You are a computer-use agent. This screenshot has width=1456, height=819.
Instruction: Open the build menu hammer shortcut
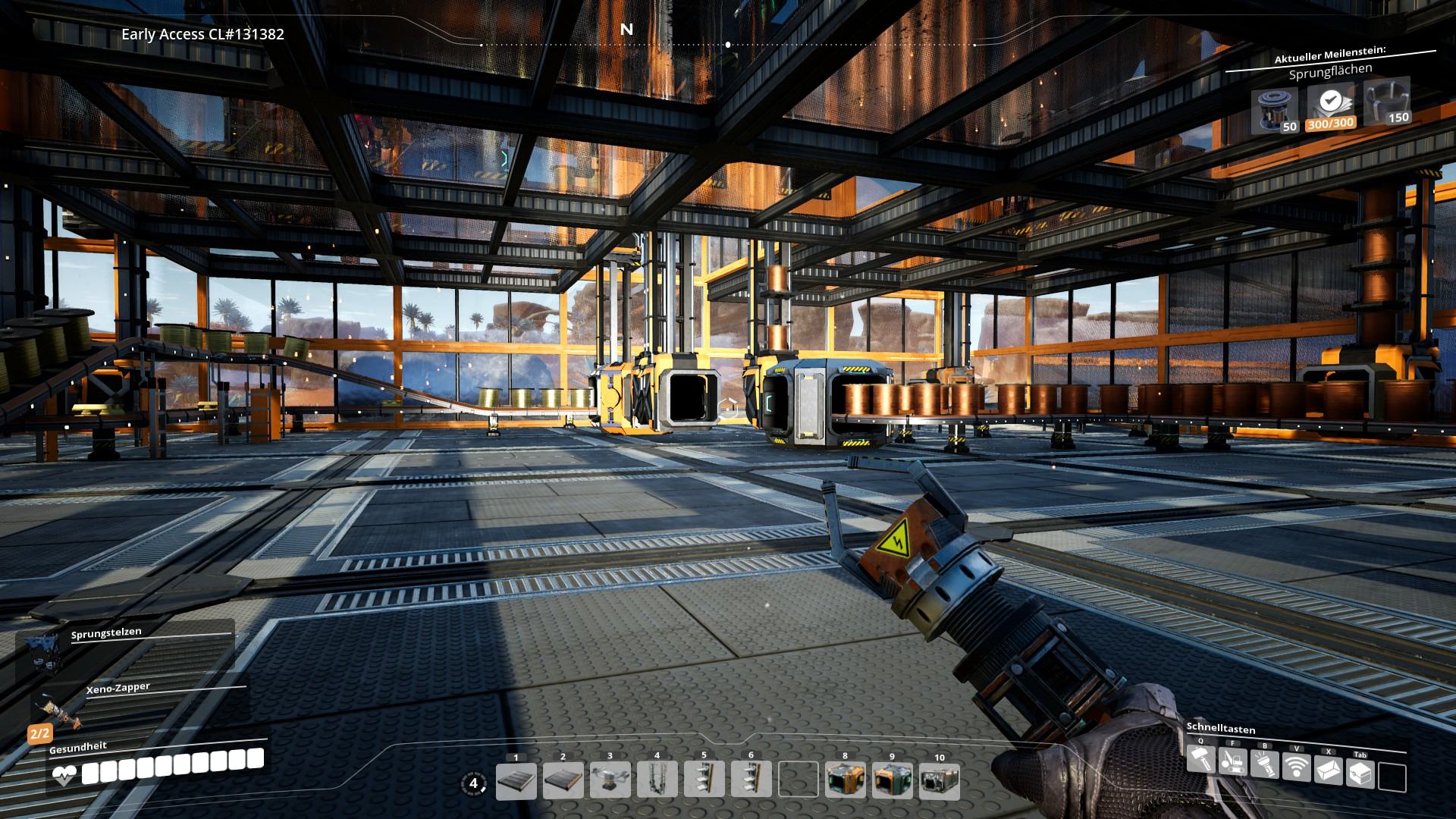click(1200, 759)
